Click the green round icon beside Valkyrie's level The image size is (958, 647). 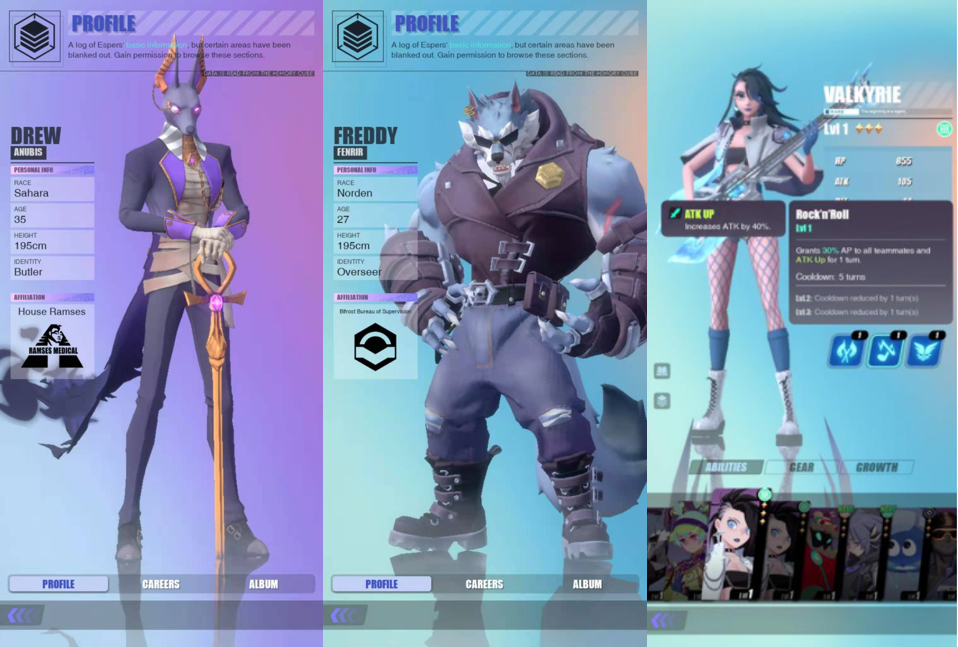point(944,129)
